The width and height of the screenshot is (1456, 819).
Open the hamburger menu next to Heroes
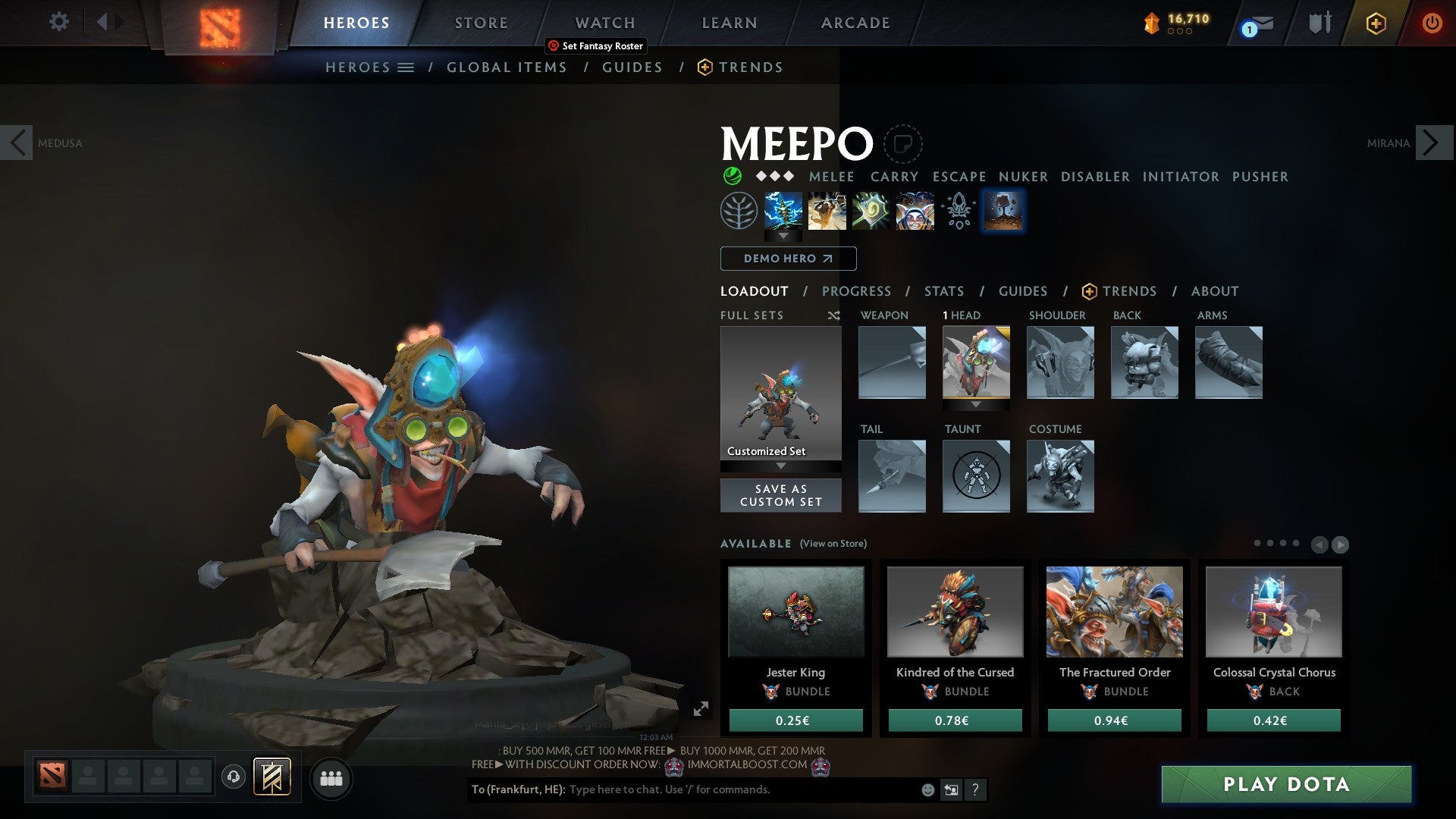pyautogui.click(x=406, y=67)
